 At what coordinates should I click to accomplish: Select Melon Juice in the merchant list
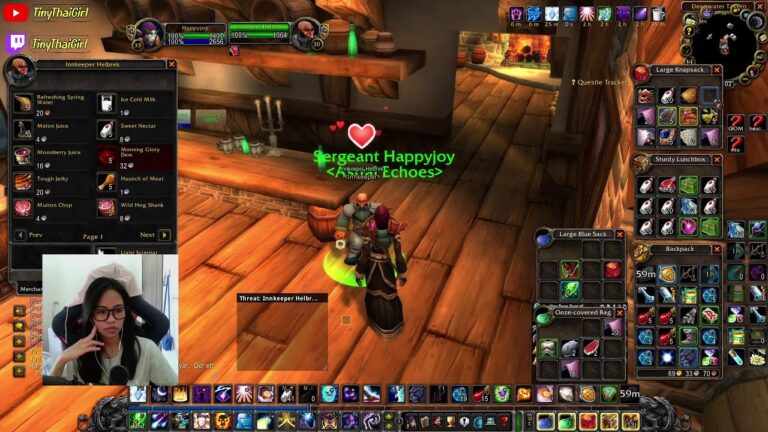click(22, 129)
